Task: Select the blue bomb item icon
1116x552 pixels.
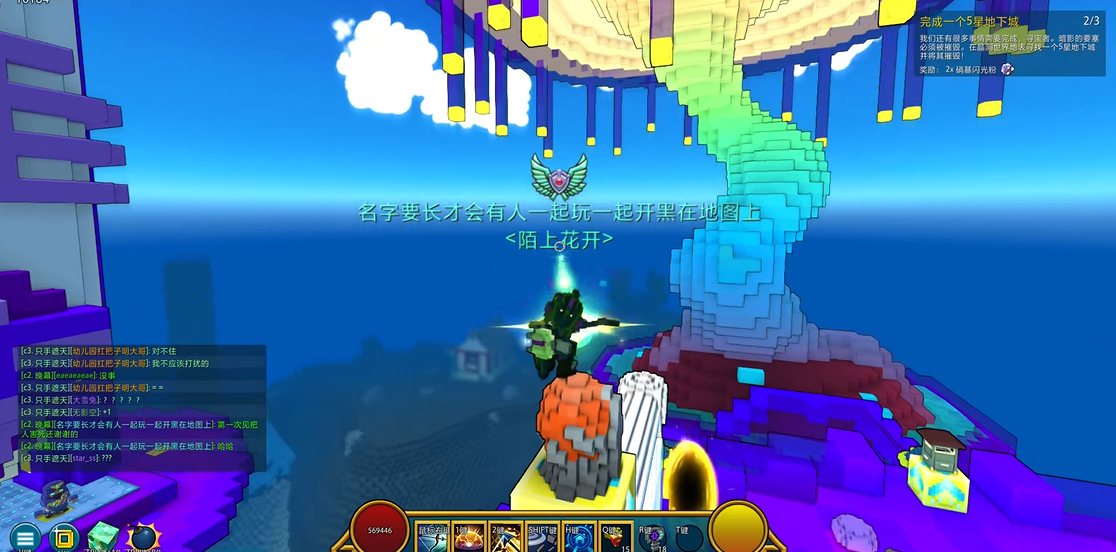Action: tap(144, 538)
